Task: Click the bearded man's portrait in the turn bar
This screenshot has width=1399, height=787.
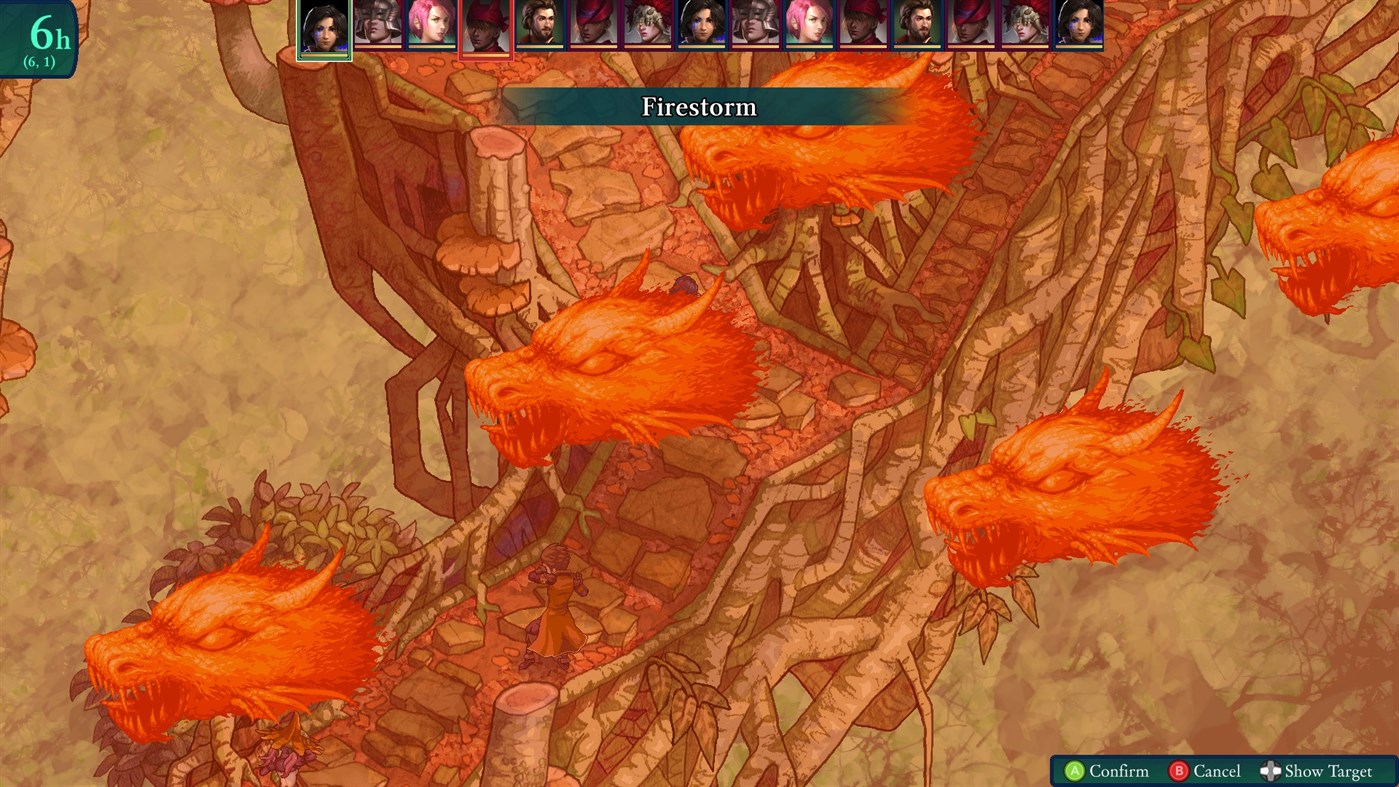Action: point(540,28)
